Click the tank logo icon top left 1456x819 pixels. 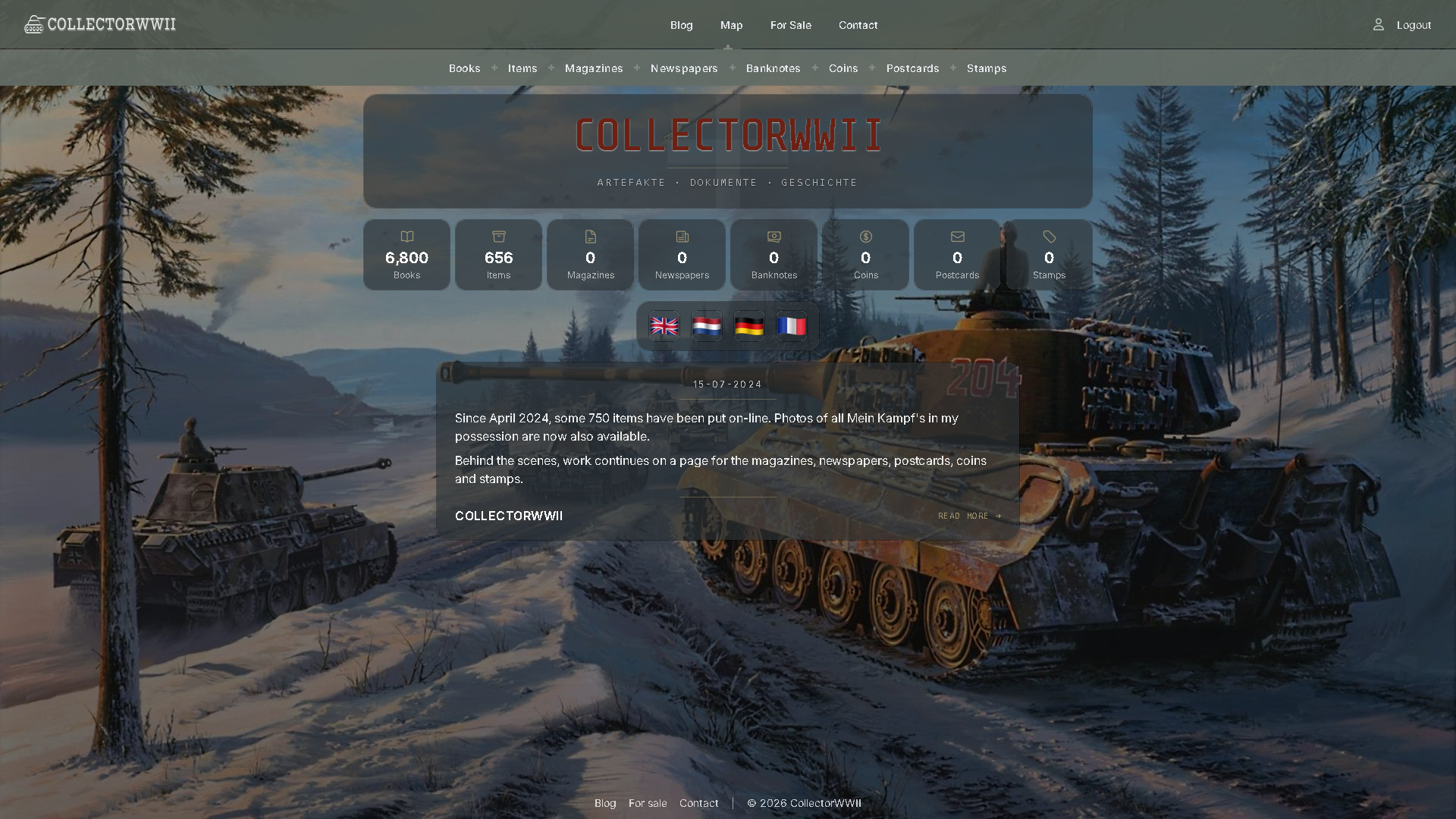click(33, 24)
